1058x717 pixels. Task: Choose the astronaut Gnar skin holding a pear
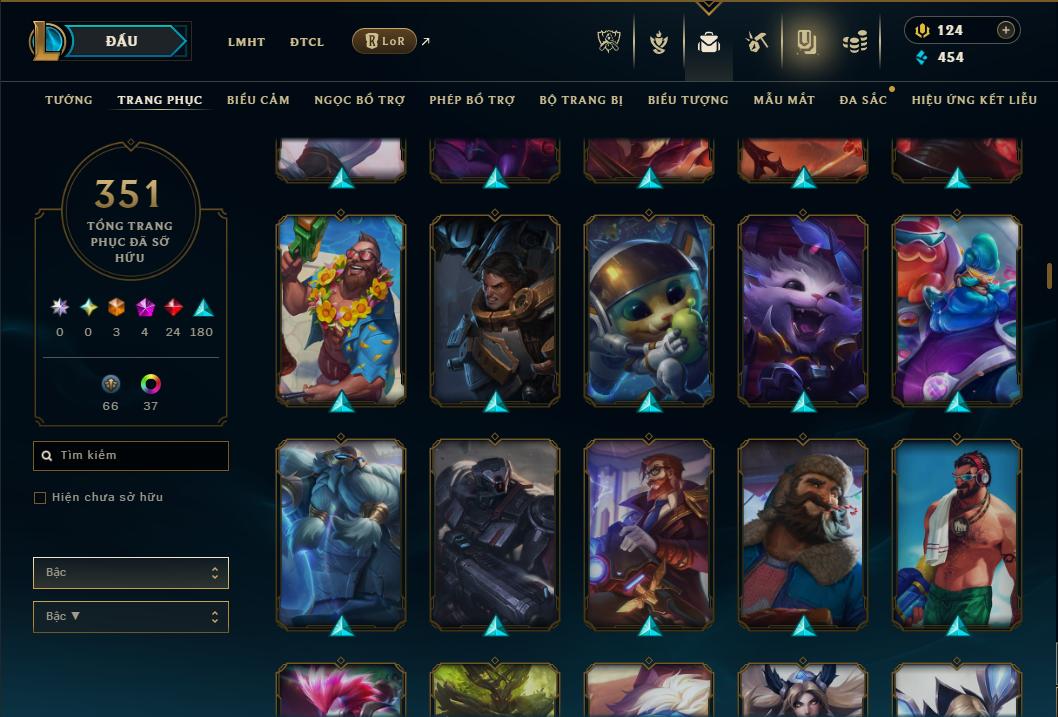(x=649, y=310)
